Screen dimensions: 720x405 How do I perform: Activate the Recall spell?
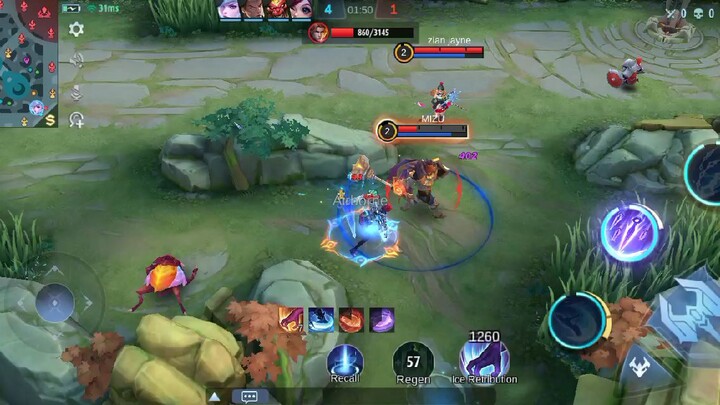(345, 360)
